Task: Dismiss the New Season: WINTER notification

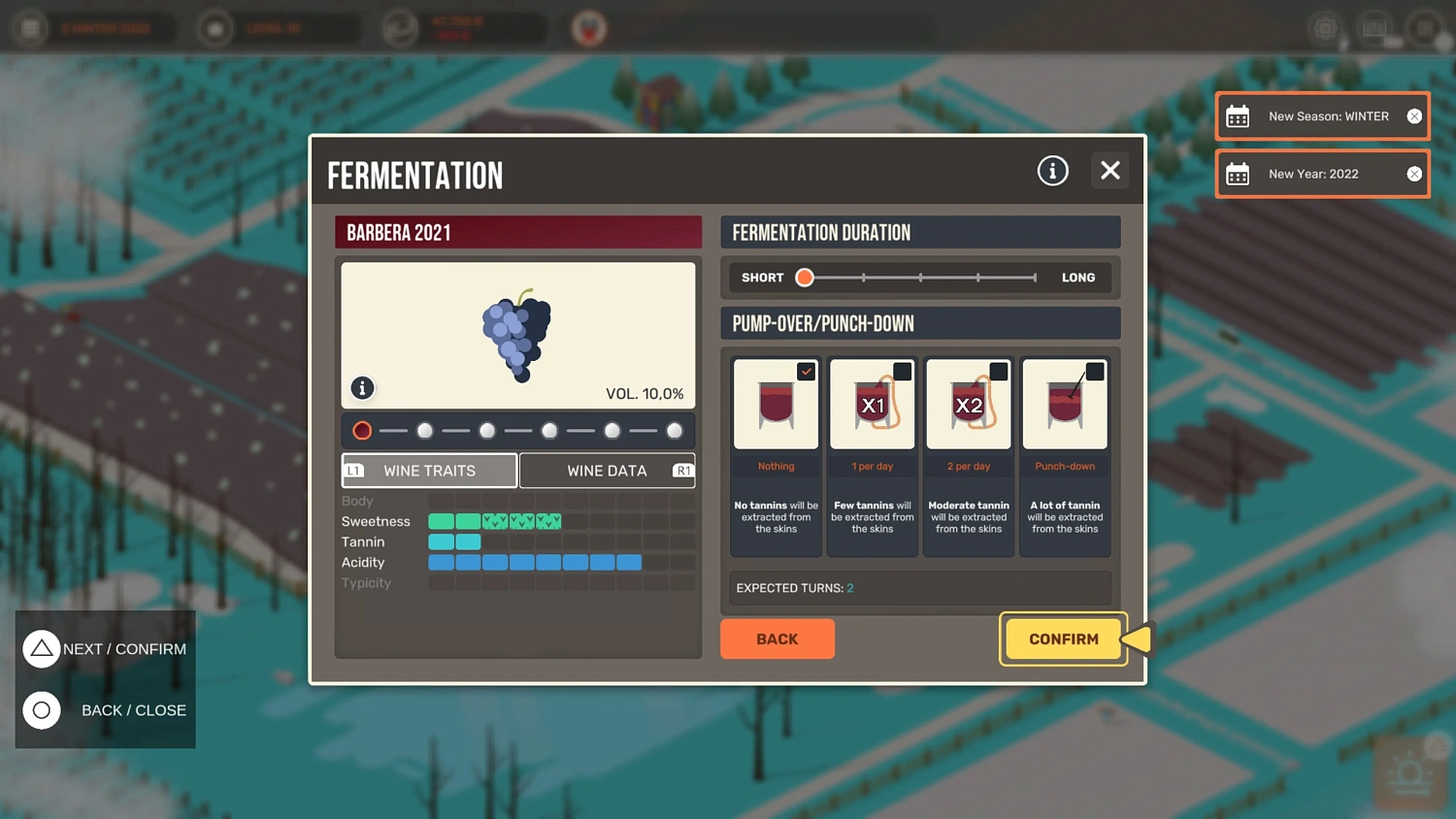Action: [x=1414, y=115]
